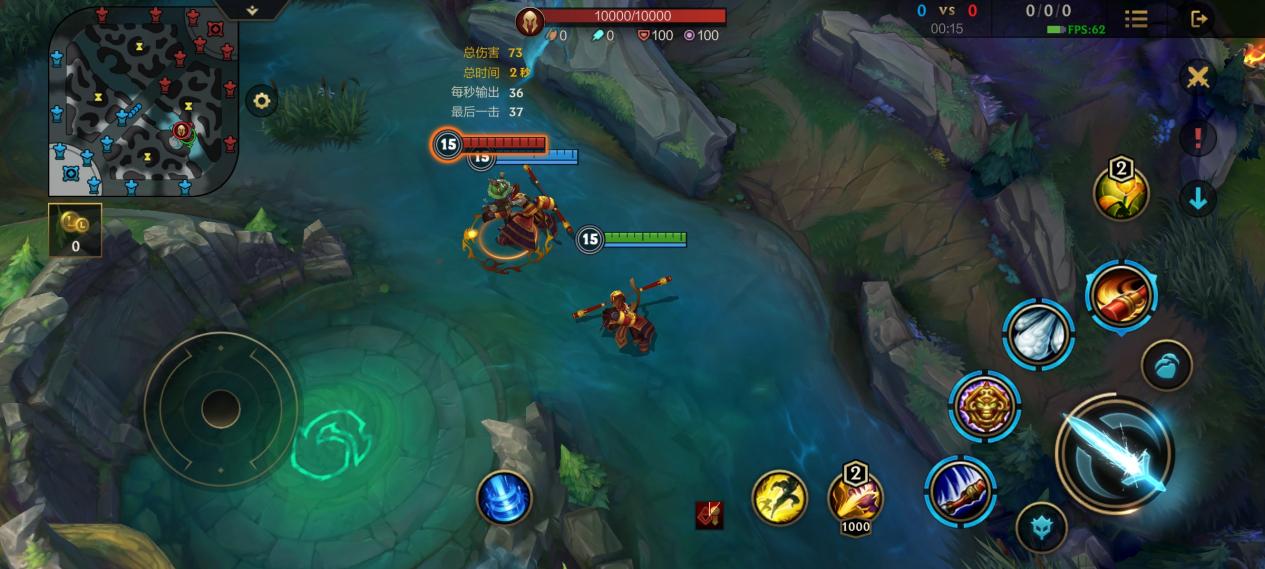The image size is (1265, 569).
Task: Open settings via the gear icon
Action: click(x=262, y=100)
